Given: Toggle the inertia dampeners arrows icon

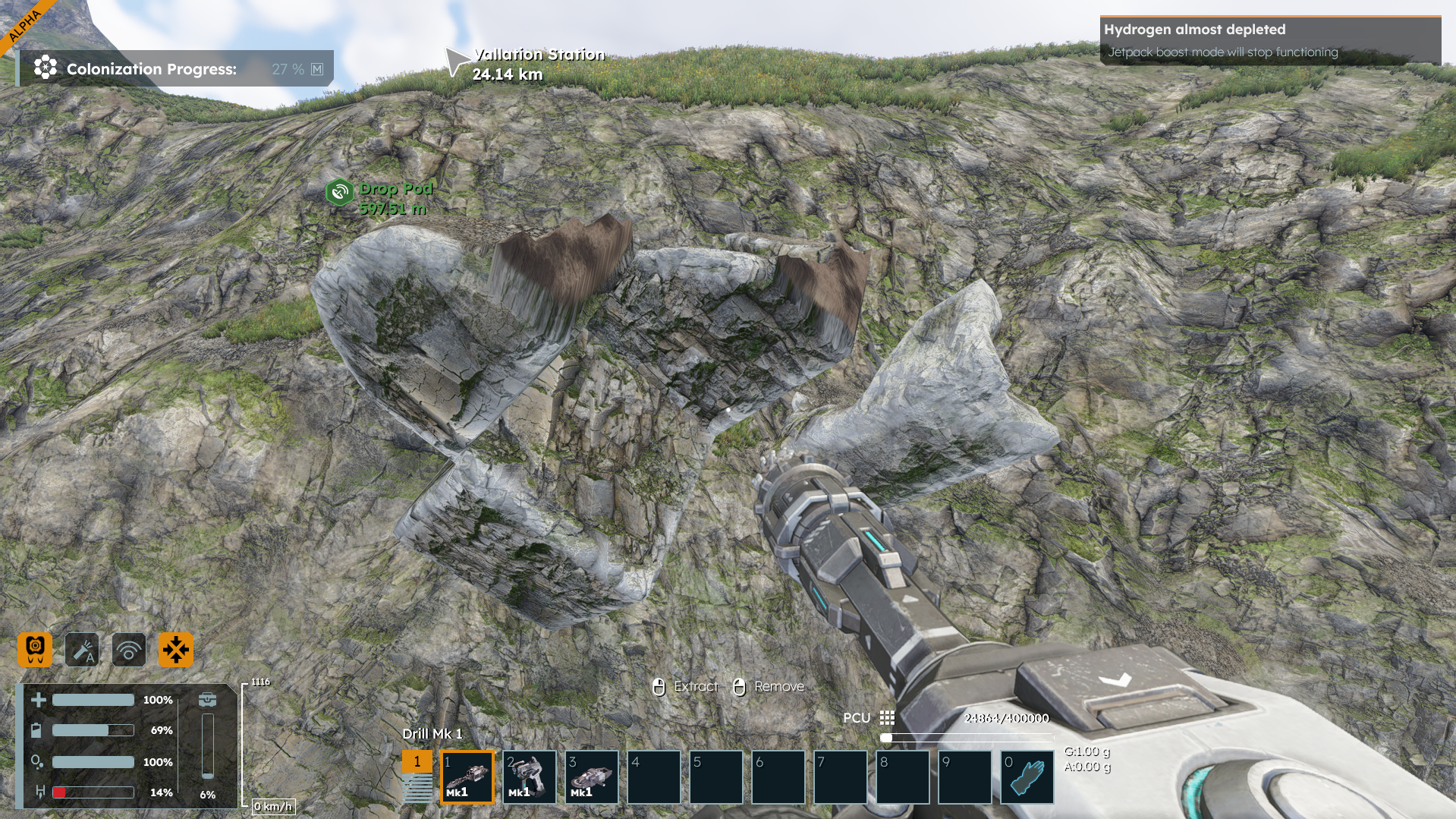Looking at the screenshot, I should (175, 650).
